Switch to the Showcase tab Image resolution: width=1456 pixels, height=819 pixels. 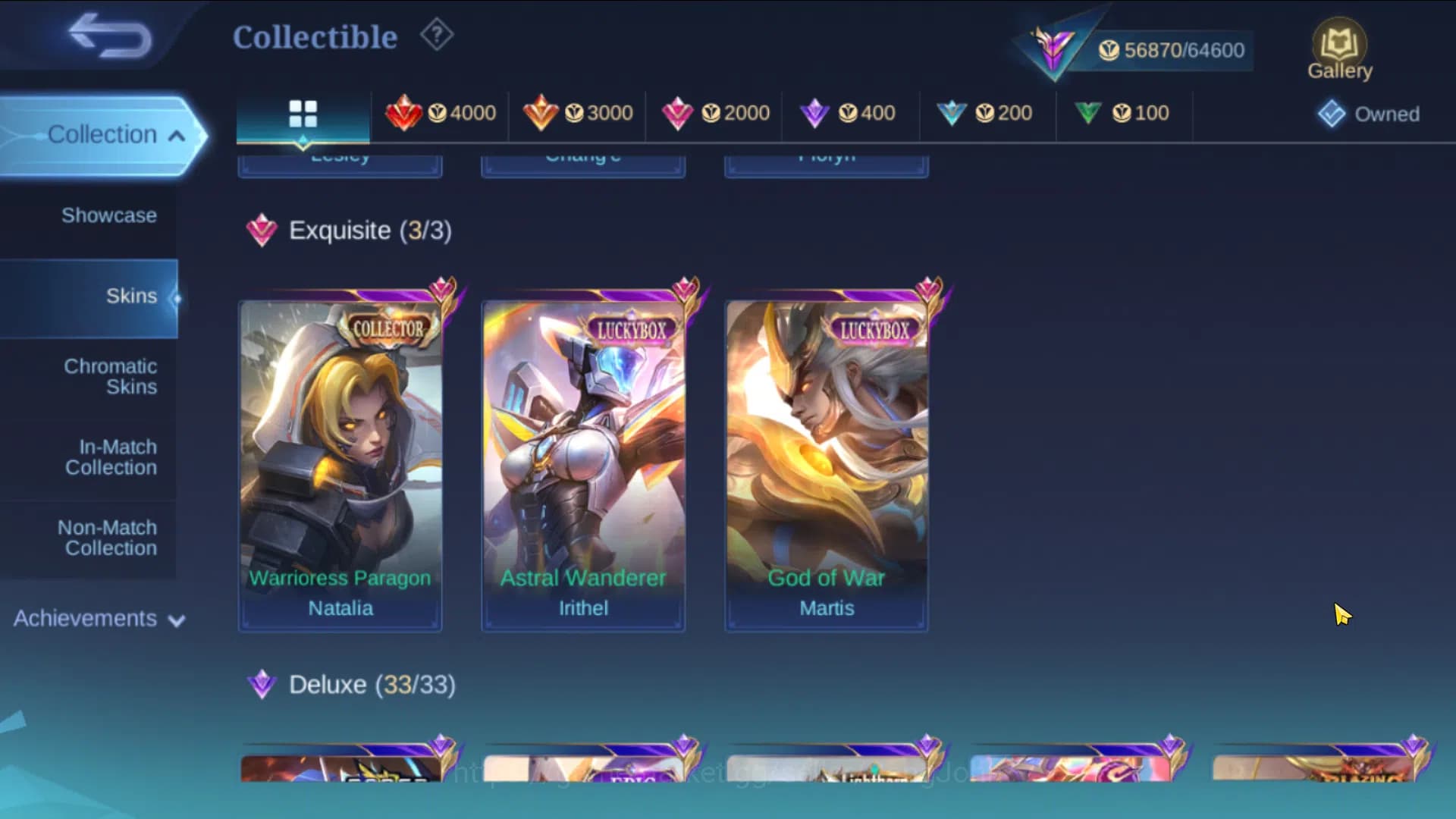(110, 215)
